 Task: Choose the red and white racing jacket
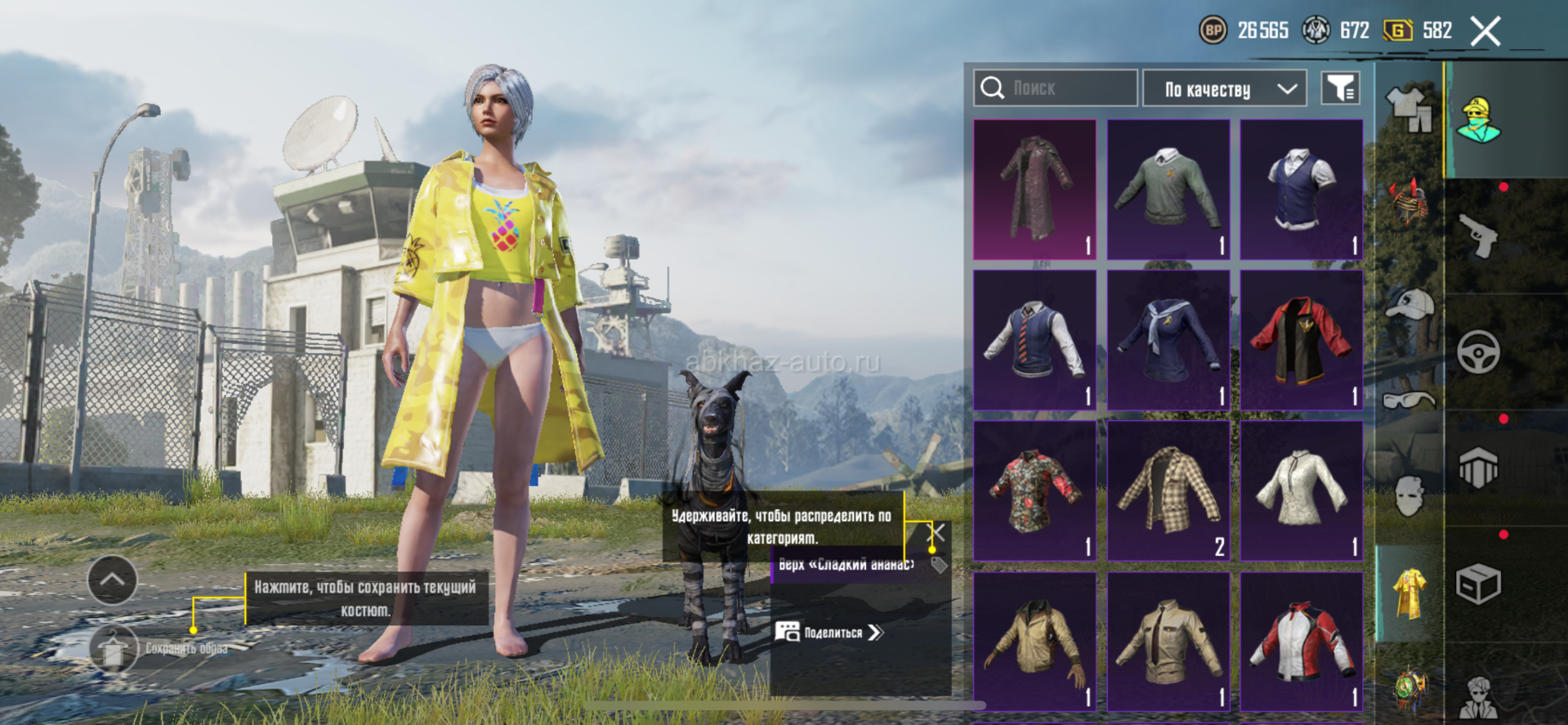(x=1301, y=641)
